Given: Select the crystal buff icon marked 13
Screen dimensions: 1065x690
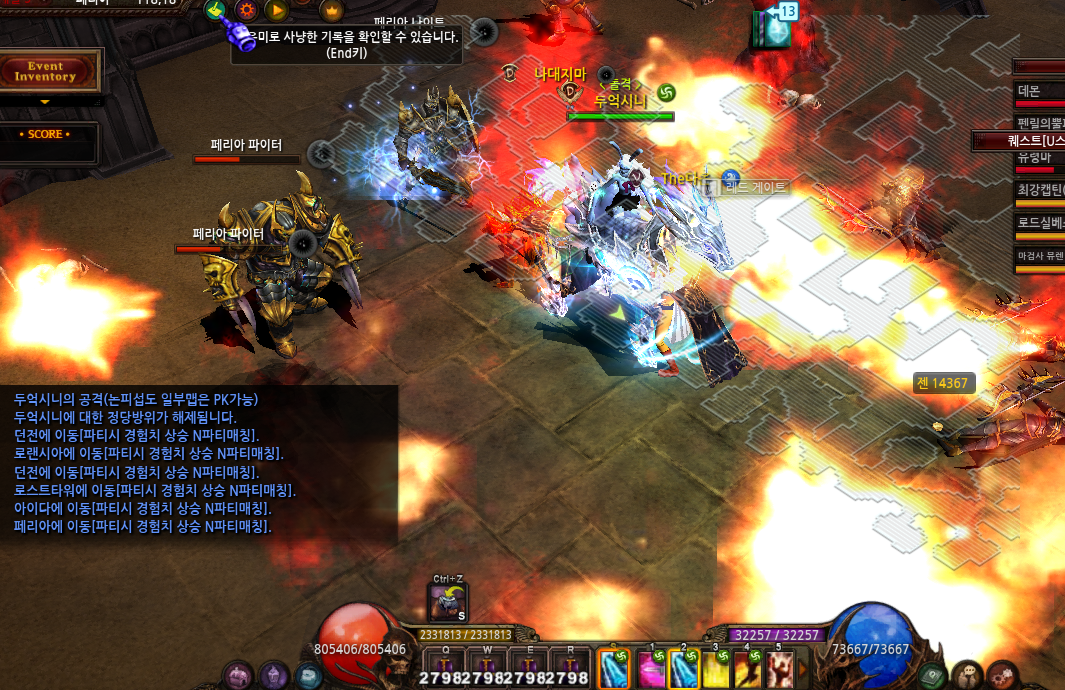Looking at the screenshot, I should [x=772, y=27].
